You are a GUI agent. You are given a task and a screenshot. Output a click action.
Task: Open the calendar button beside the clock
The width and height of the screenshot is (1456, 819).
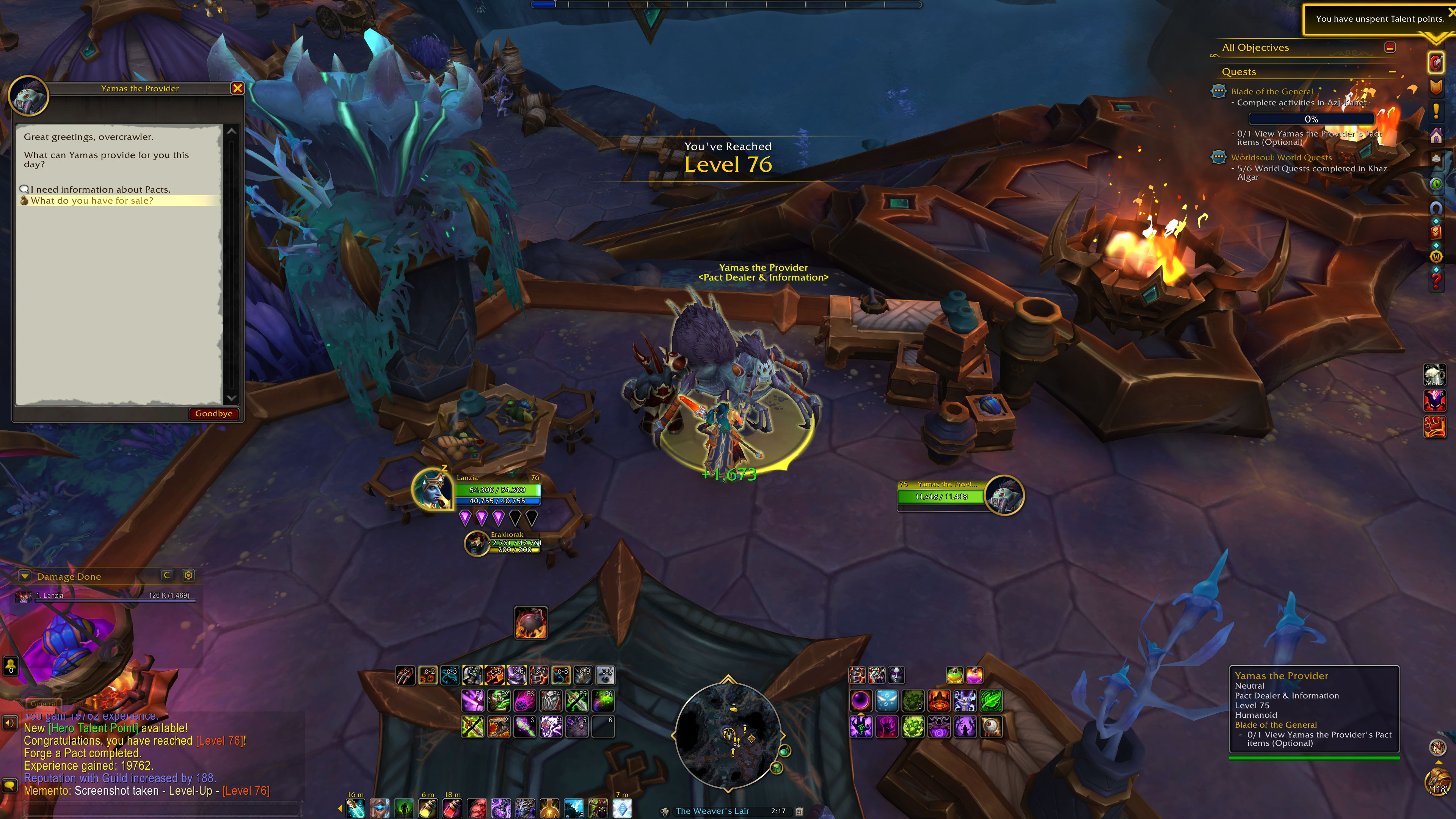coord(799,811)
